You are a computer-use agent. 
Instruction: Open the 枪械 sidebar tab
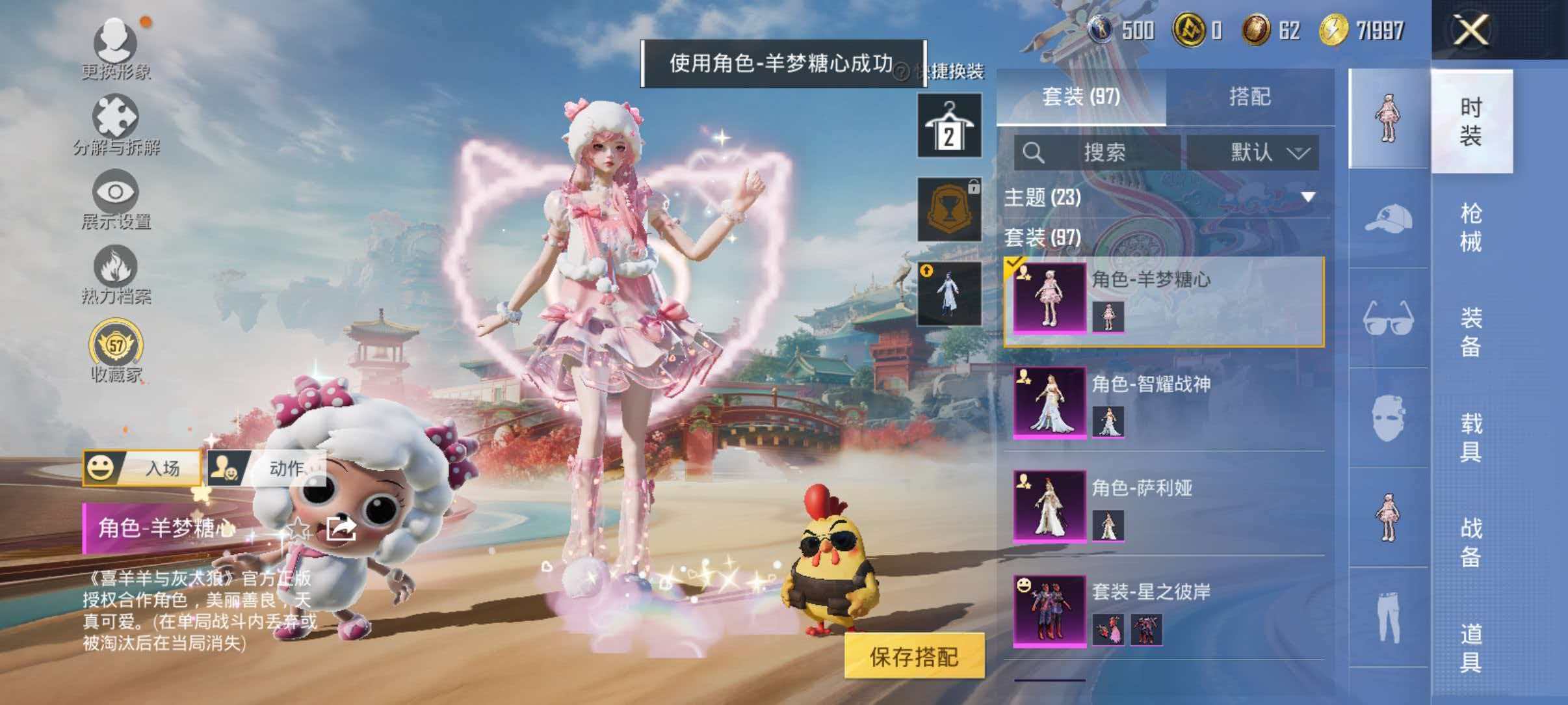pos(1472,224)
